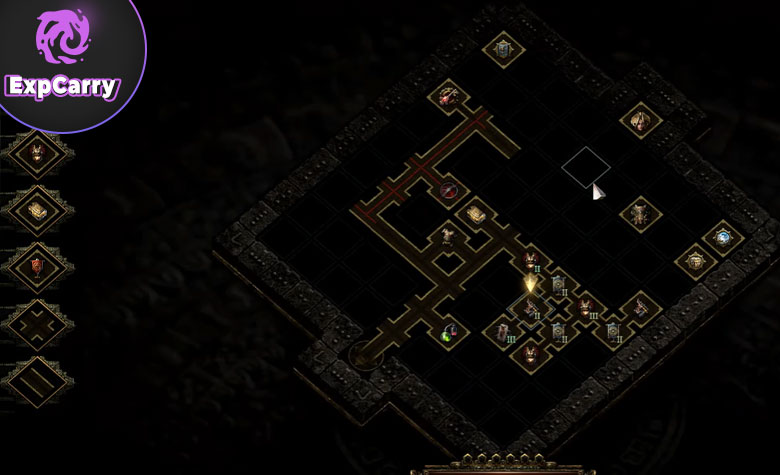Select the horned mask tile in side panel

pos(39,153)
